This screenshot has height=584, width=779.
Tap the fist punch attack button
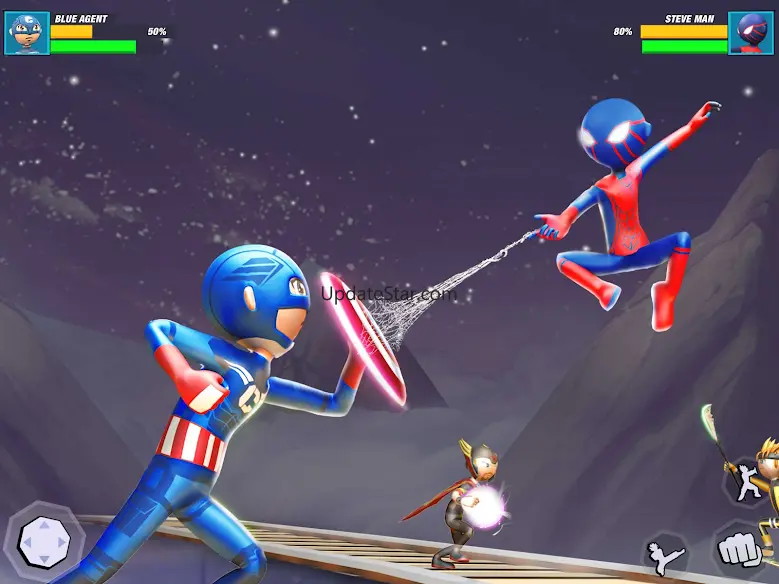pos(735,551)
